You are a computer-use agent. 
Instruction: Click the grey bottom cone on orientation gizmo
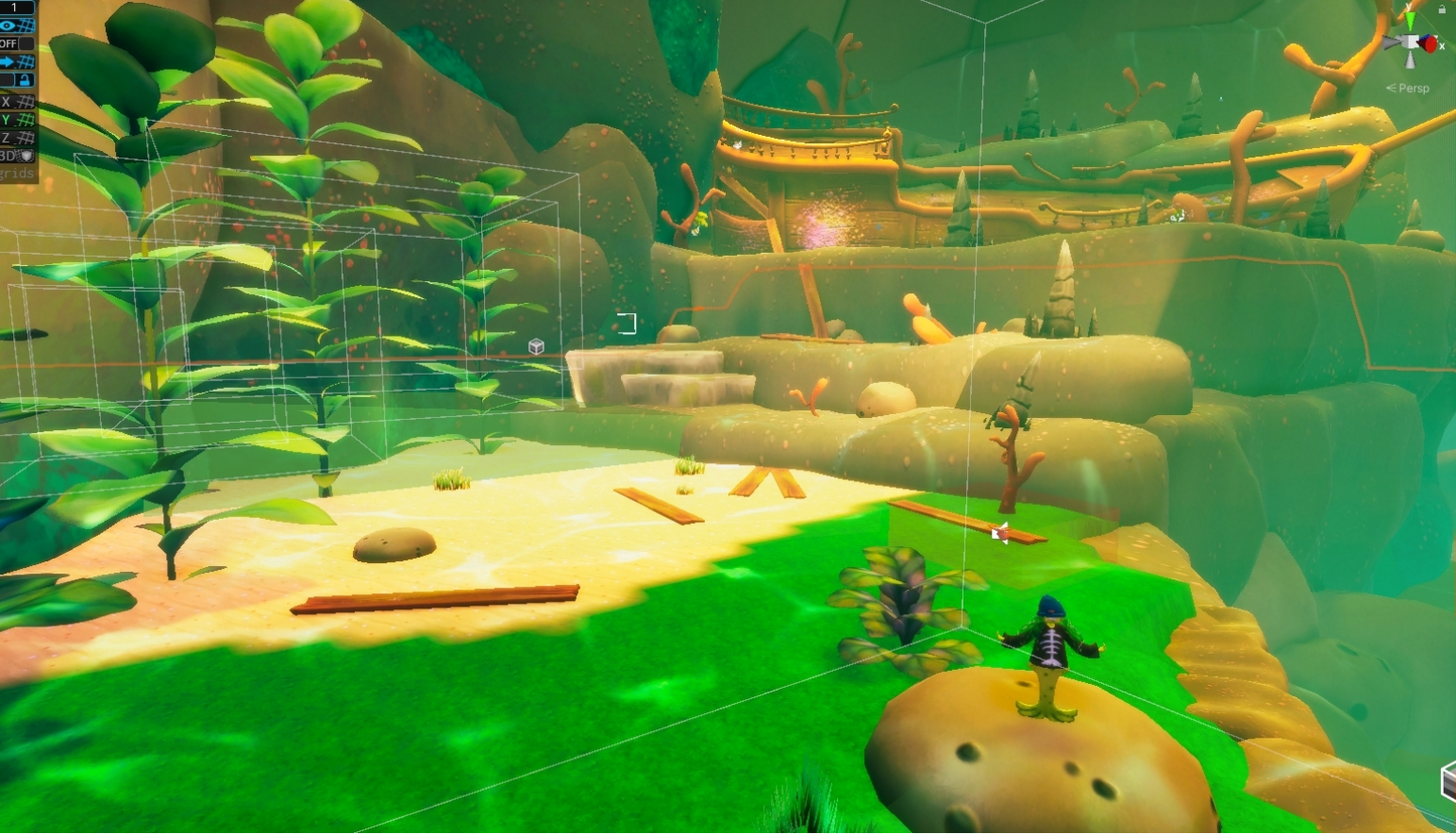(1411, 61)
